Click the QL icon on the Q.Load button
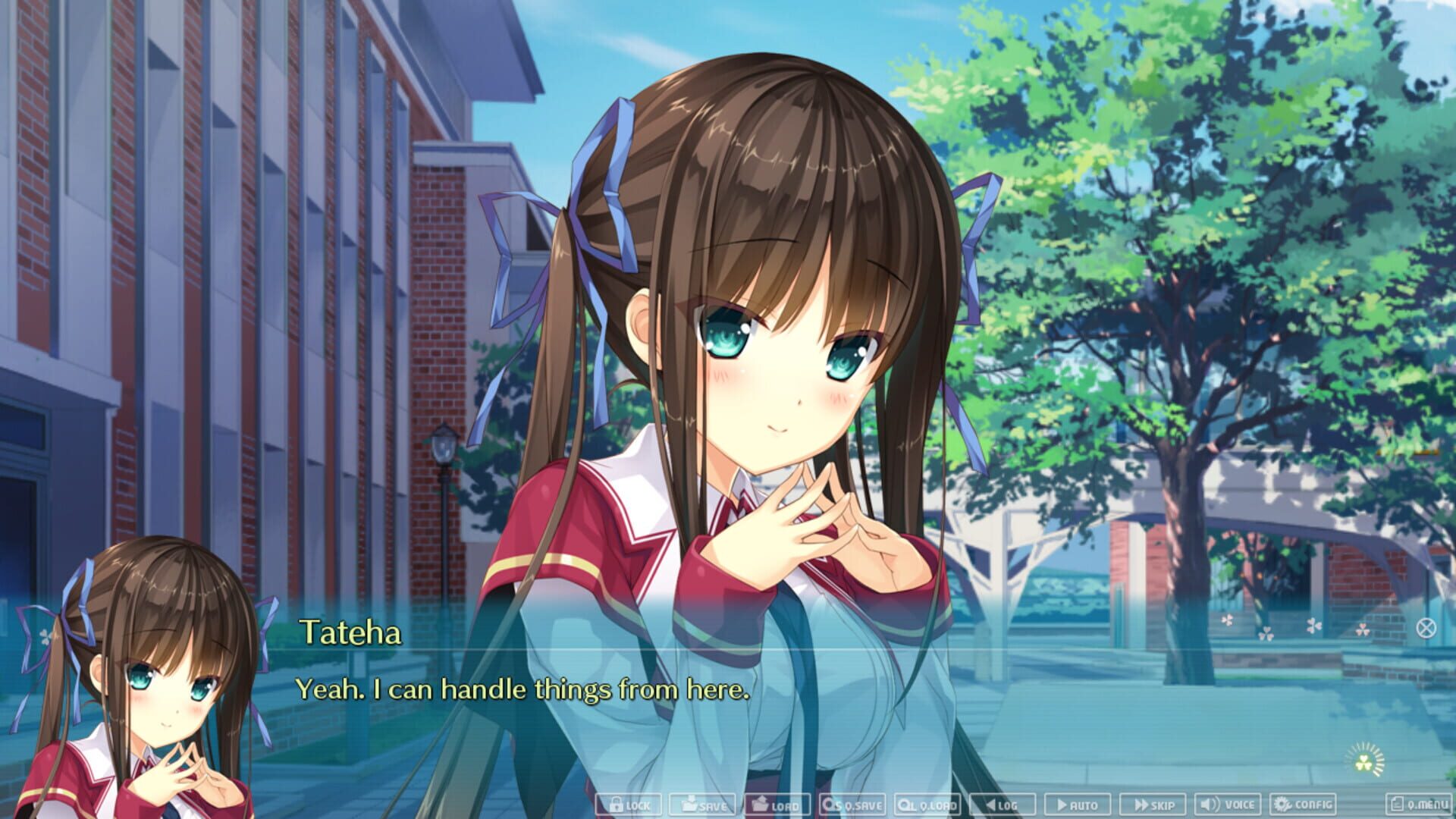Viewport: 1456px width, 819px height. tap(905, 805)
